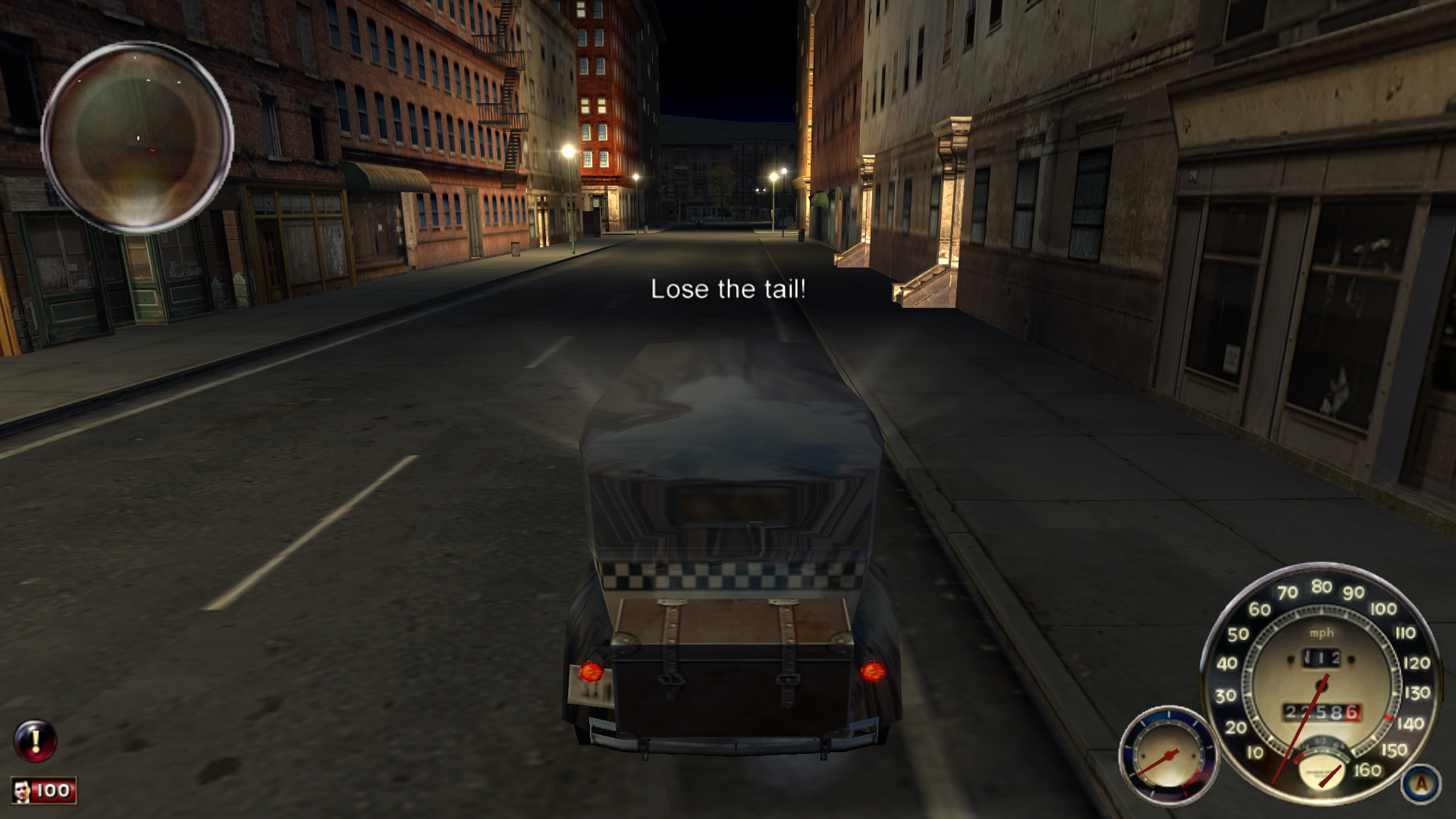Open the red exclamation objective icon

[35, 740]
